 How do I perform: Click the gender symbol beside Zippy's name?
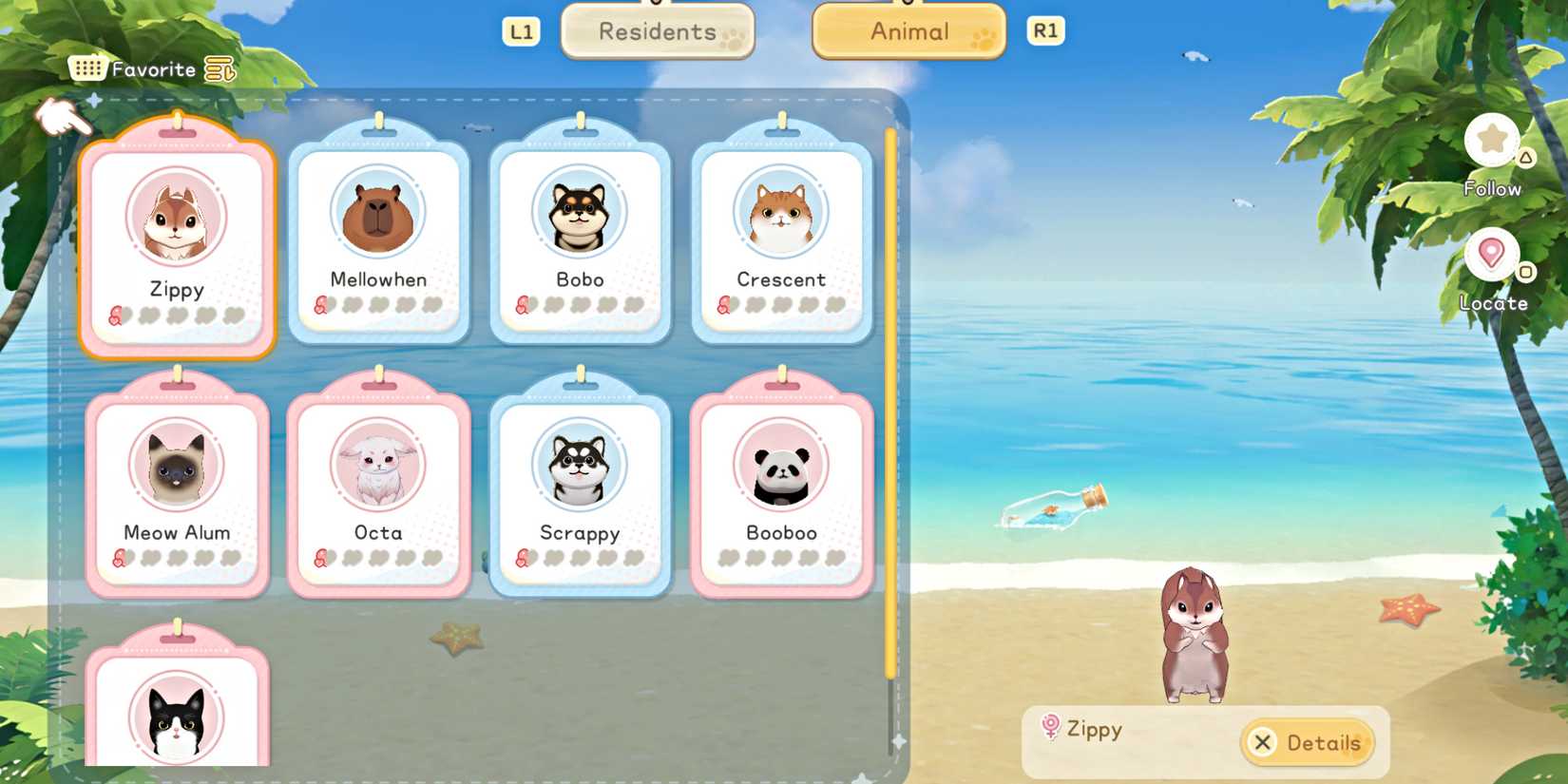pyautogui.click(x=1050, y=729)
